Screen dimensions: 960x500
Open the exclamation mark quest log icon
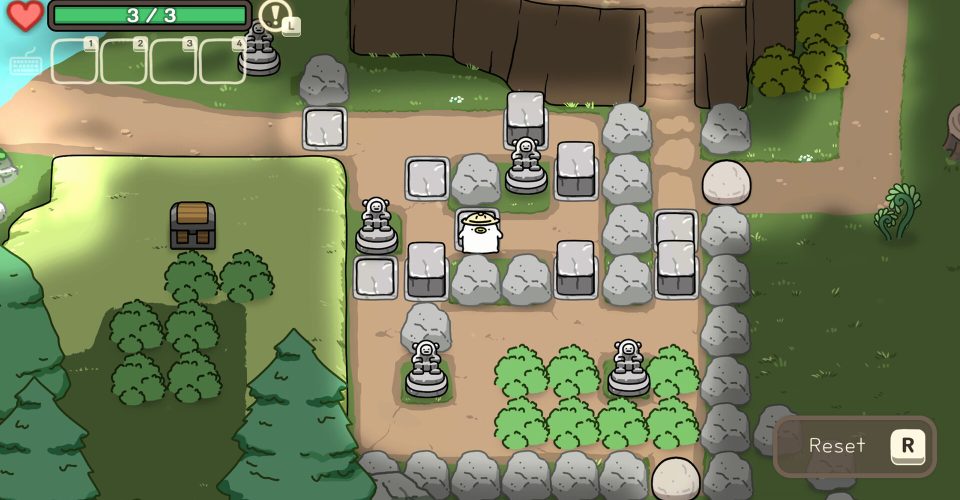275,15
